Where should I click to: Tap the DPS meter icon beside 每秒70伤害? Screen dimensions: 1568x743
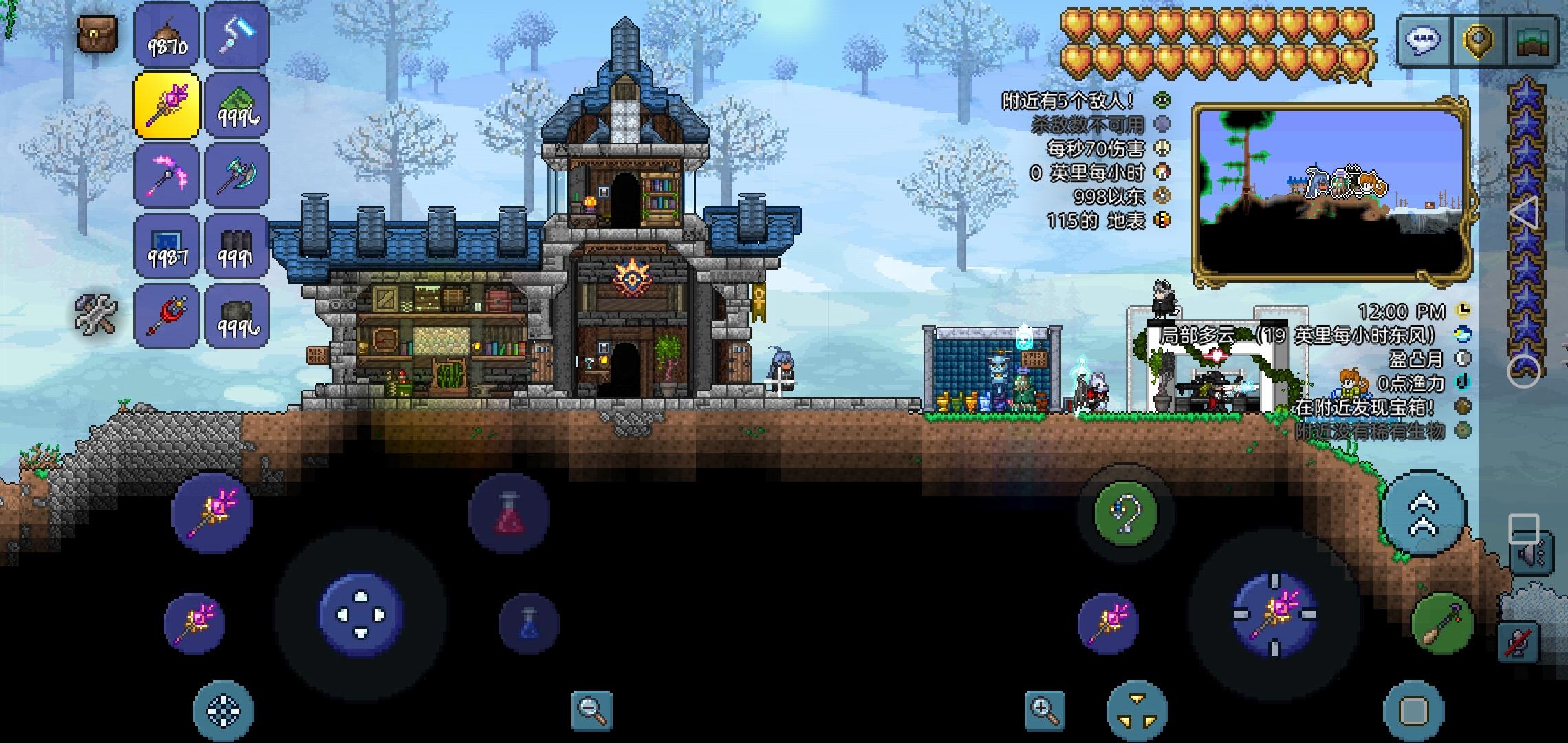tap(1161, 146)
